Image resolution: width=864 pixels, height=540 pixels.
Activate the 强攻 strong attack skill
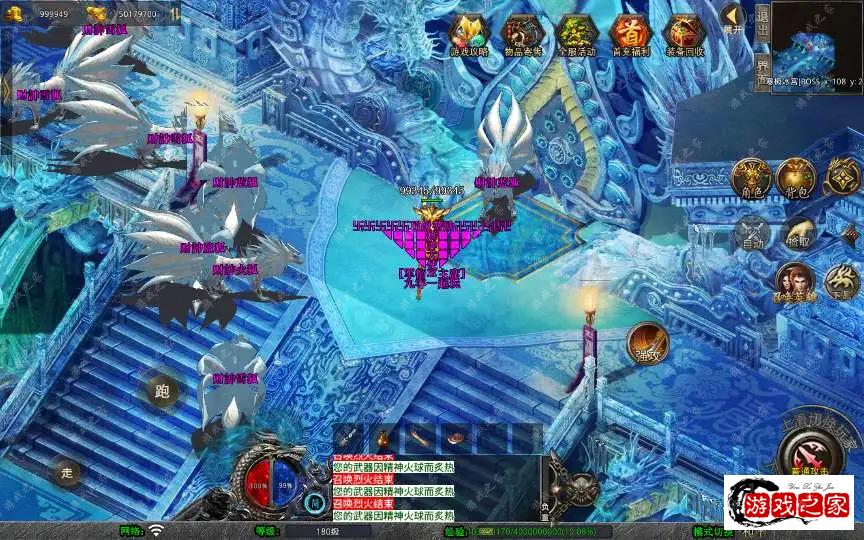(x=647, y=344)
